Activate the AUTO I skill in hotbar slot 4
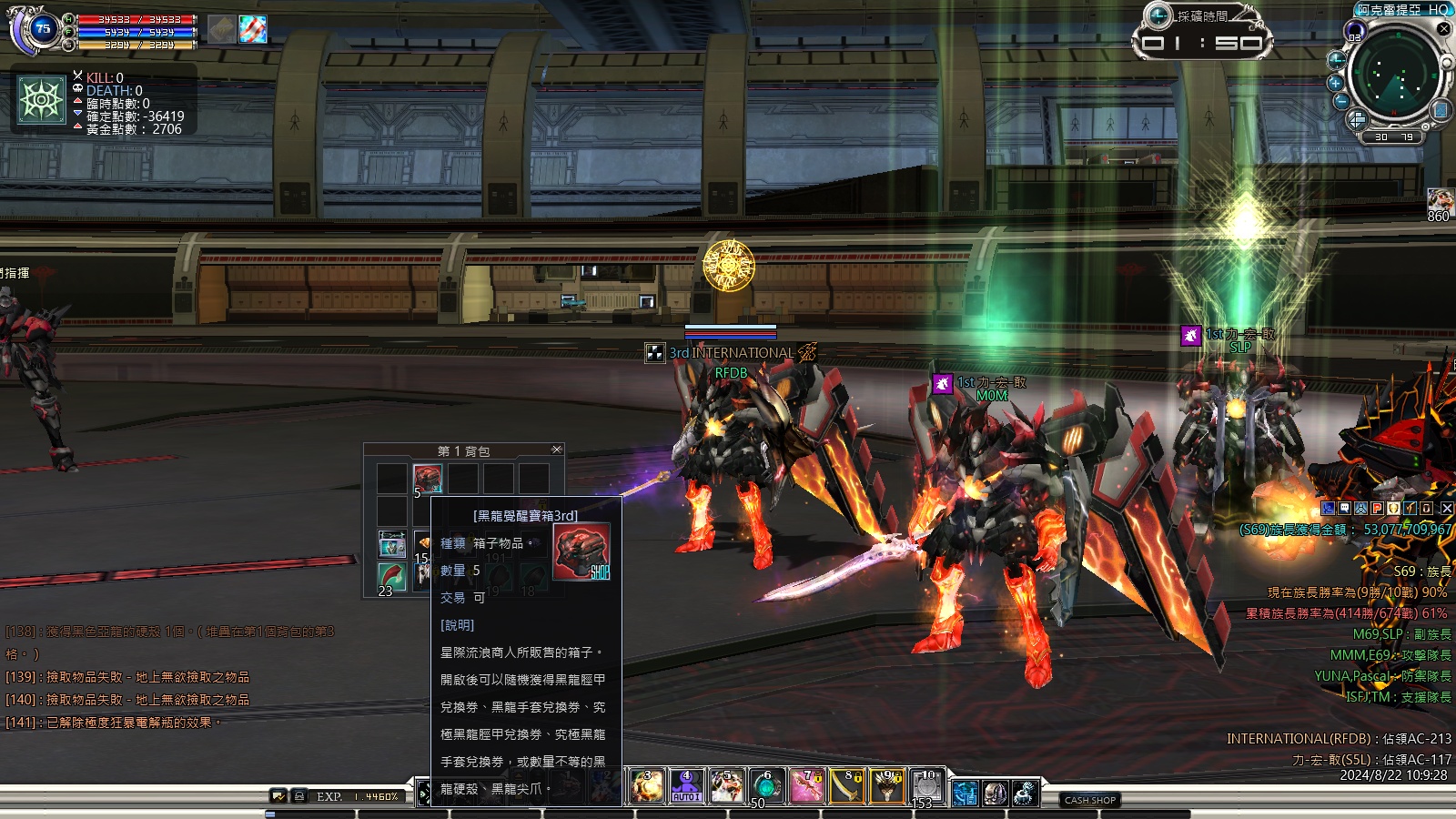Screen dimensions: 1456x819 pyautogui.click(x=686, y=787)
